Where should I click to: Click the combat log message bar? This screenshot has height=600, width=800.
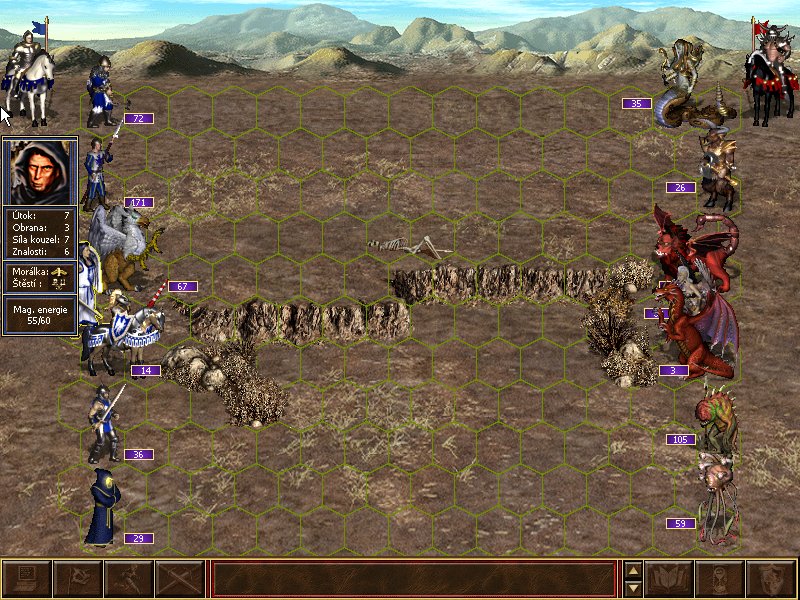pos(413,579)
